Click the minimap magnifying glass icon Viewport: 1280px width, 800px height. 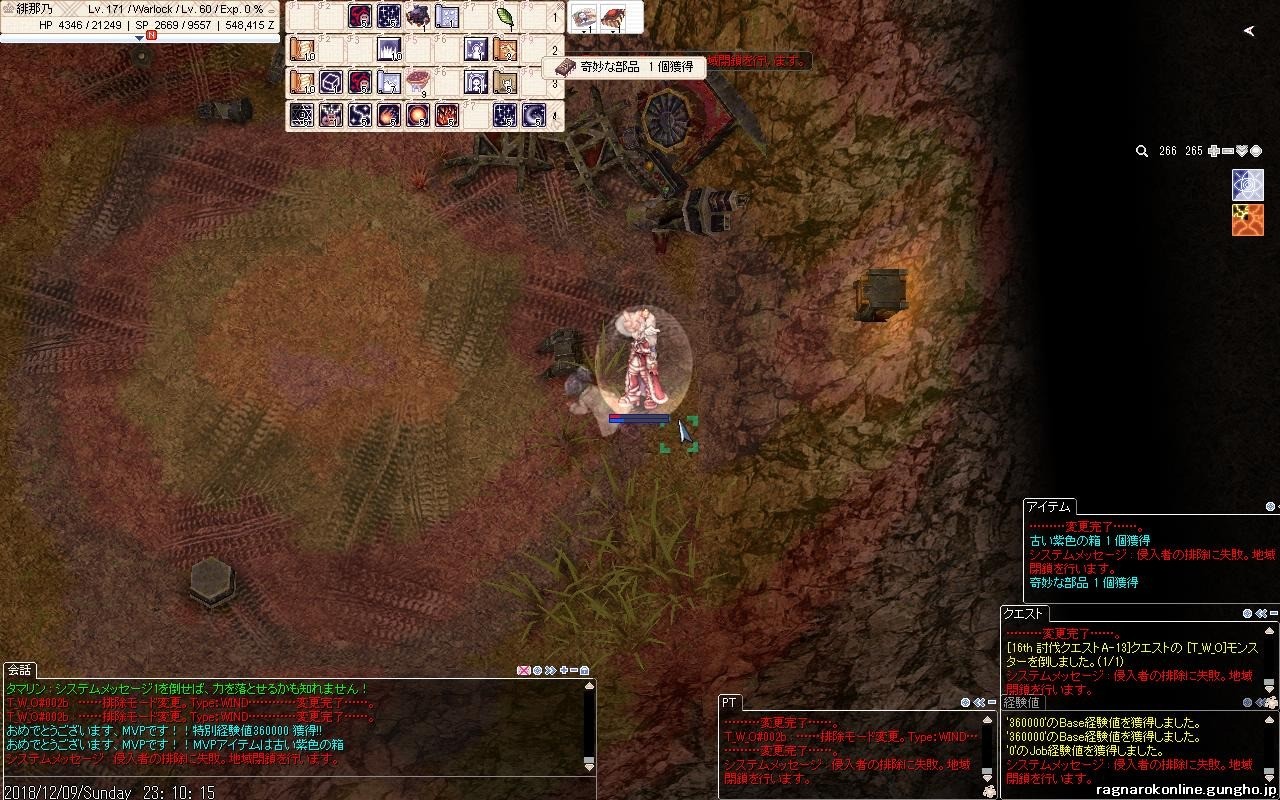pyautogui.click(x=1141, y=151)
